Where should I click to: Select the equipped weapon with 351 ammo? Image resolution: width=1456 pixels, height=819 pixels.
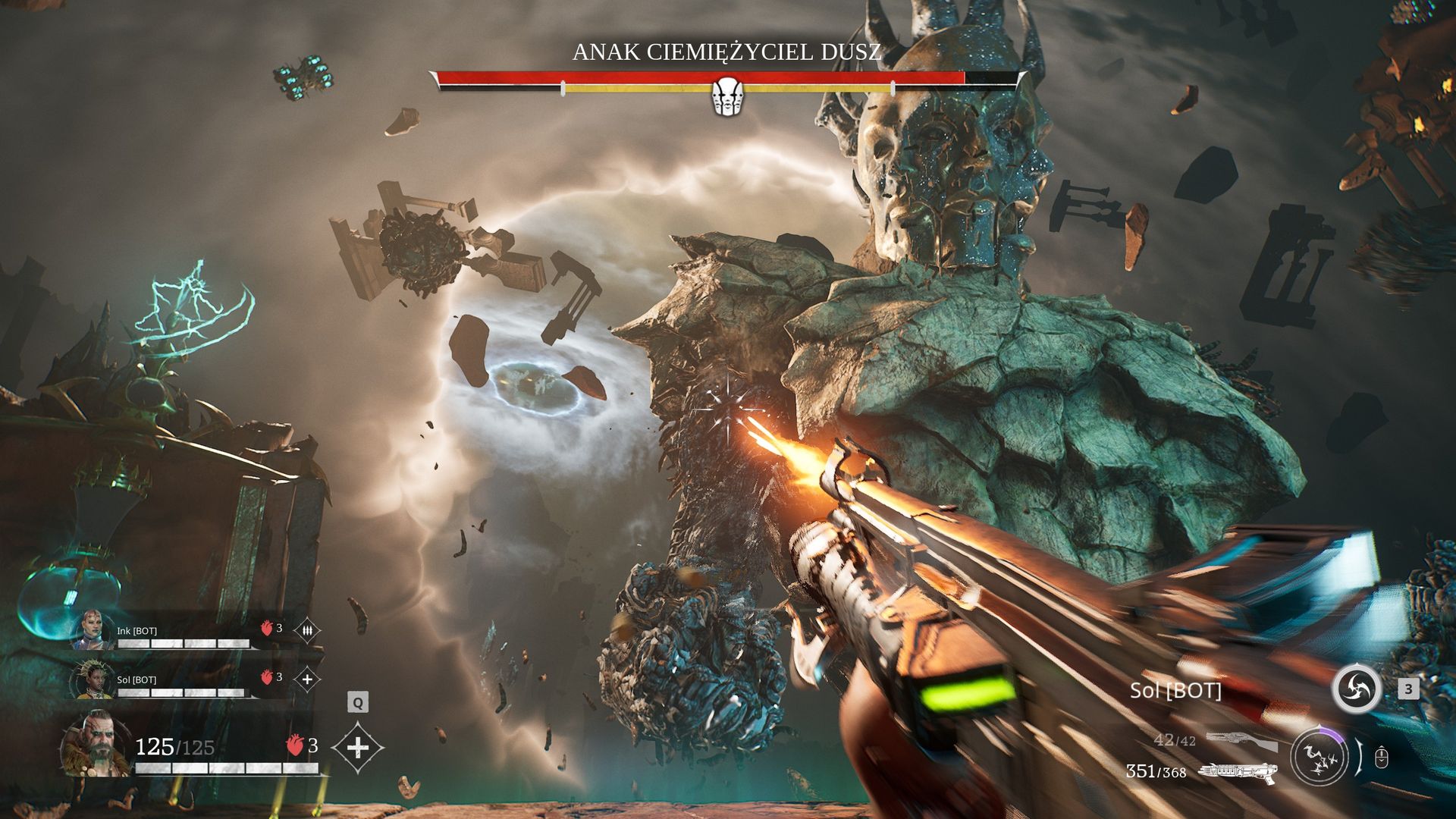(x=1236, y=772)
